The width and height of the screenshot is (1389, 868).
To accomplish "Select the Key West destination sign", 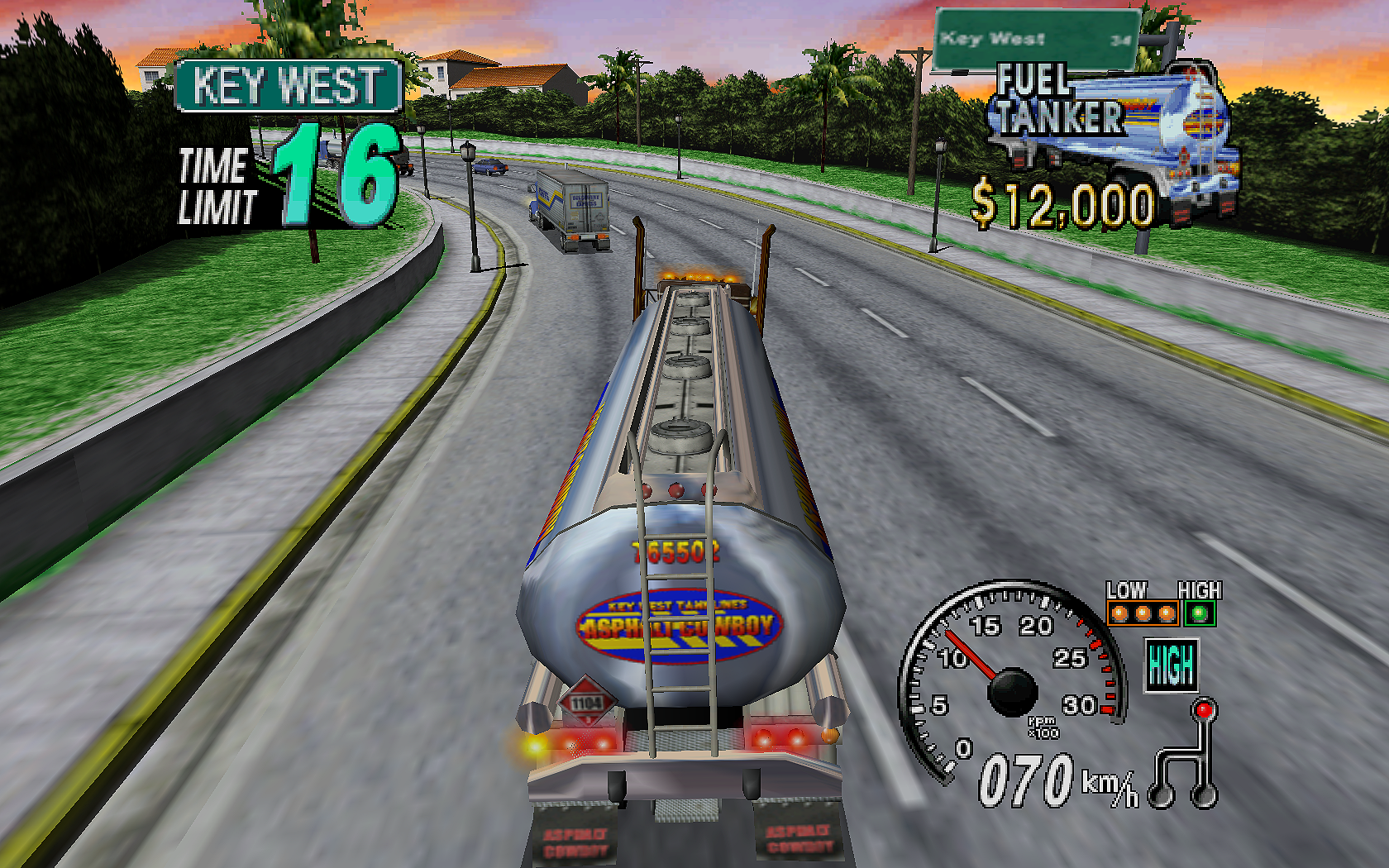I will point(289,86).
